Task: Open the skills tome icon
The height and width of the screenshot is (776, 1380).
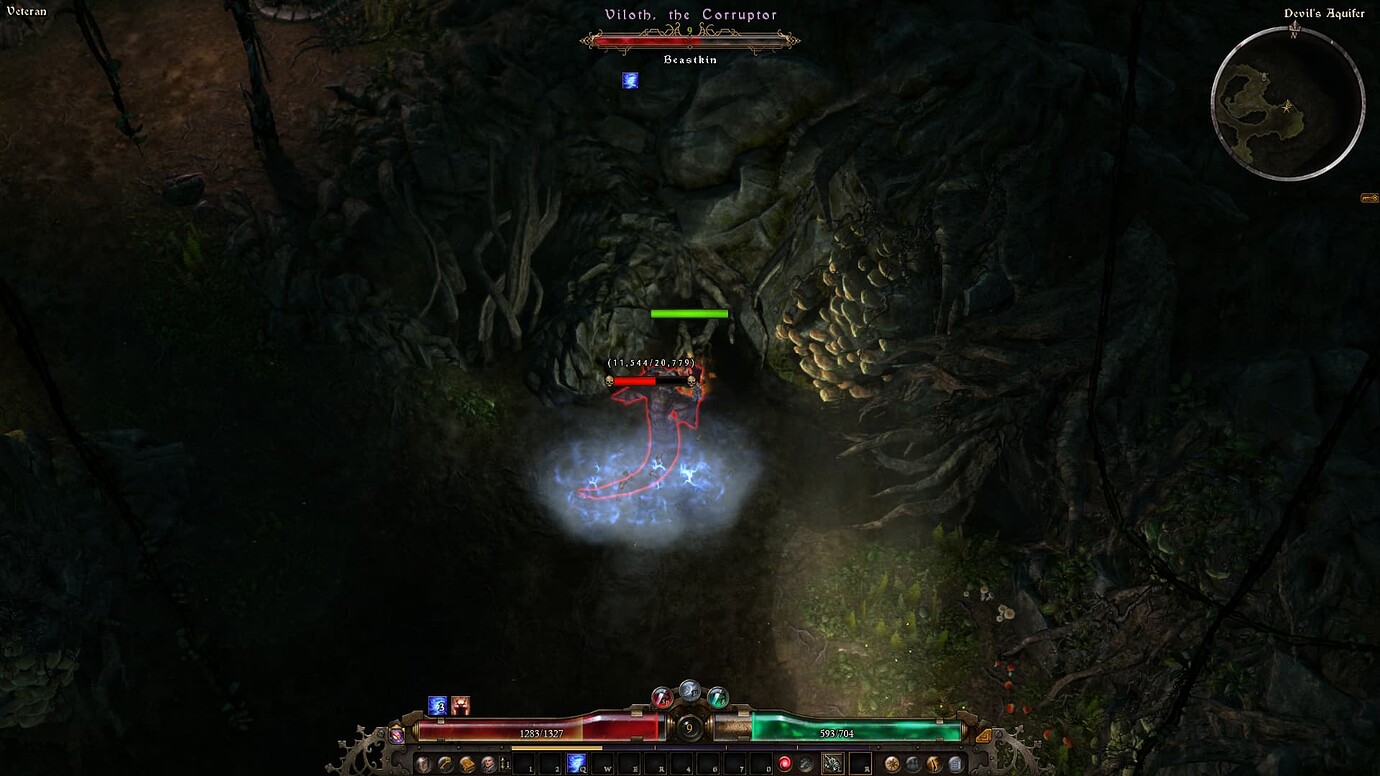Action: coord(467,765)
